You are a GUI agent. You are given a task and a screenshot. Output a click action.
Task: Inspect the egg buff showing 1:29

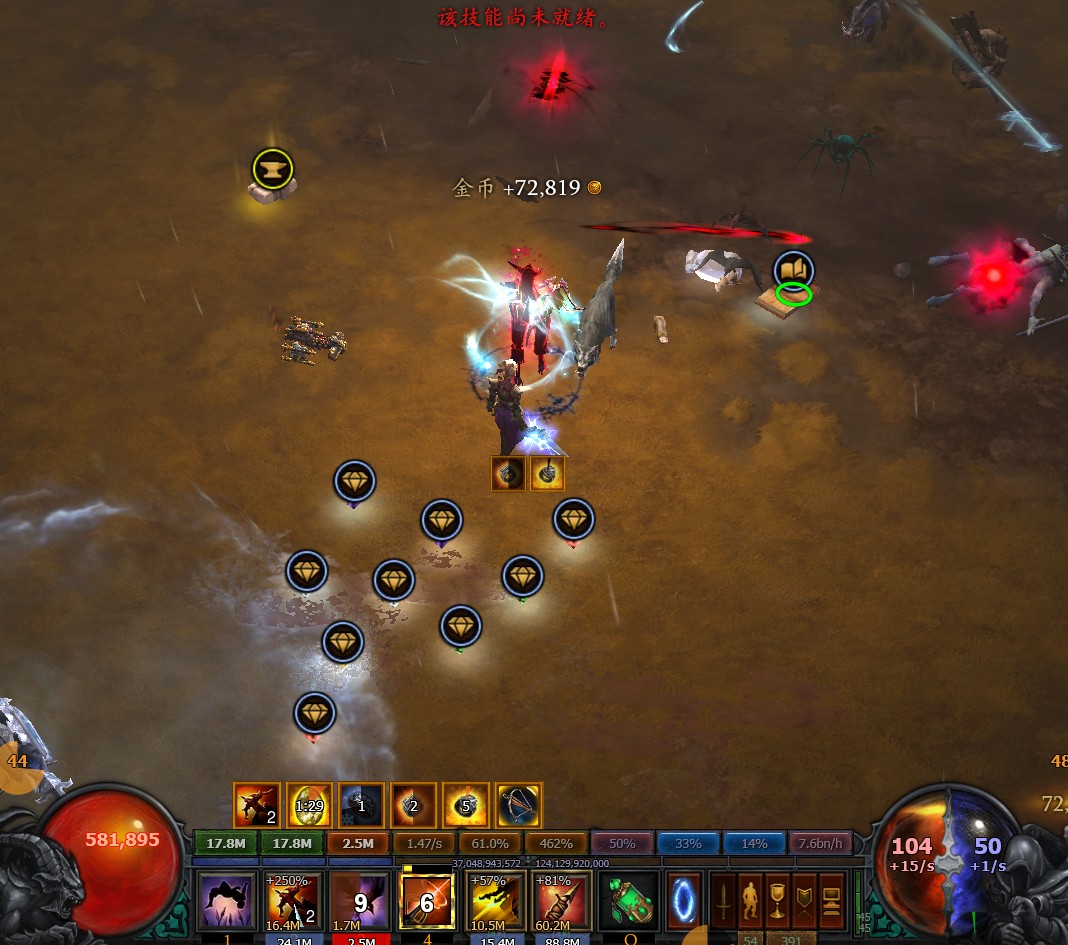point(310,805)
